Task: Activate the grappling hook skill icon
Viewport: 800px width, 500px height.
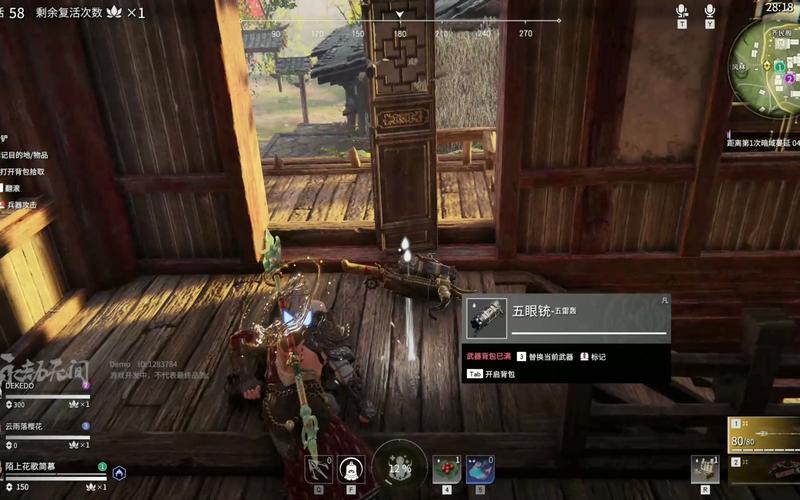Action: 318,467
